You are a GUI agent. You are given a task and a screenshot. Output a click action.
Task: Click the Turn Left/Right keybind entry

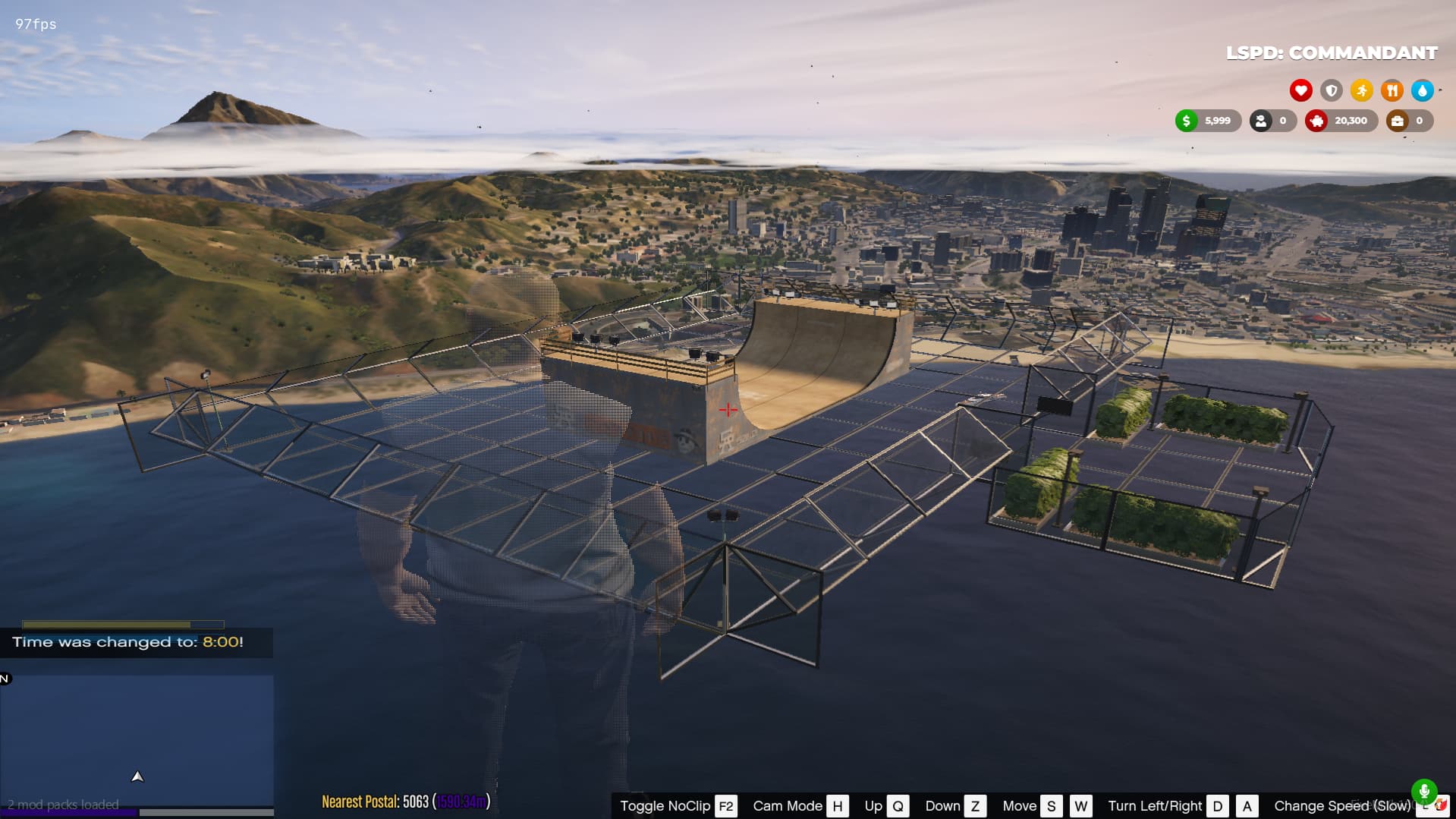click(1156, 806)
